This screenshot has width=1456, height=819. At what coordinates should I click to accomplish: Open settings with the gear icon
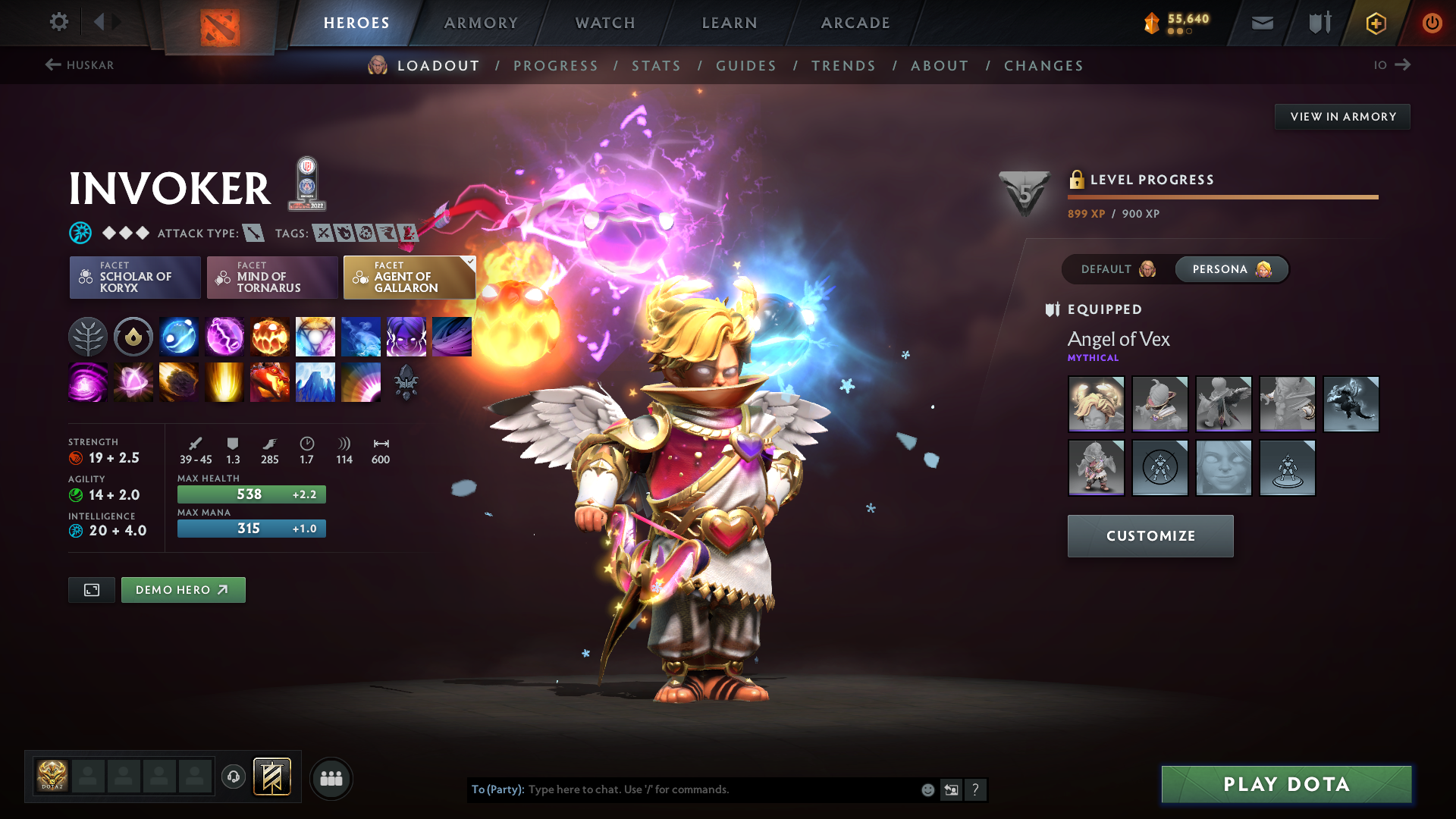click(58, 22)
